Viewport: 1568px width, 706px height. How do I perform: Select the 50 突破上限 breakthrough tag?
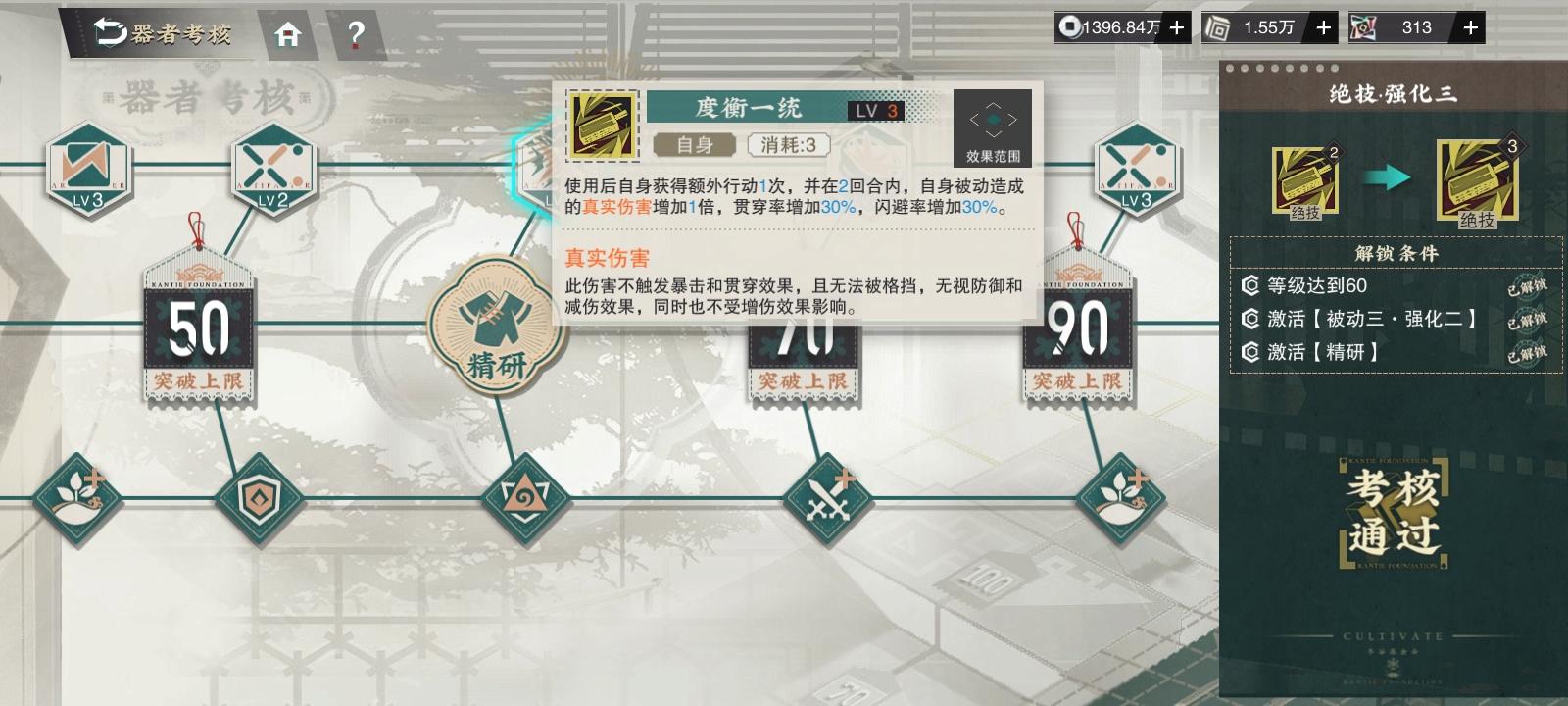click(x=198, y=333)
